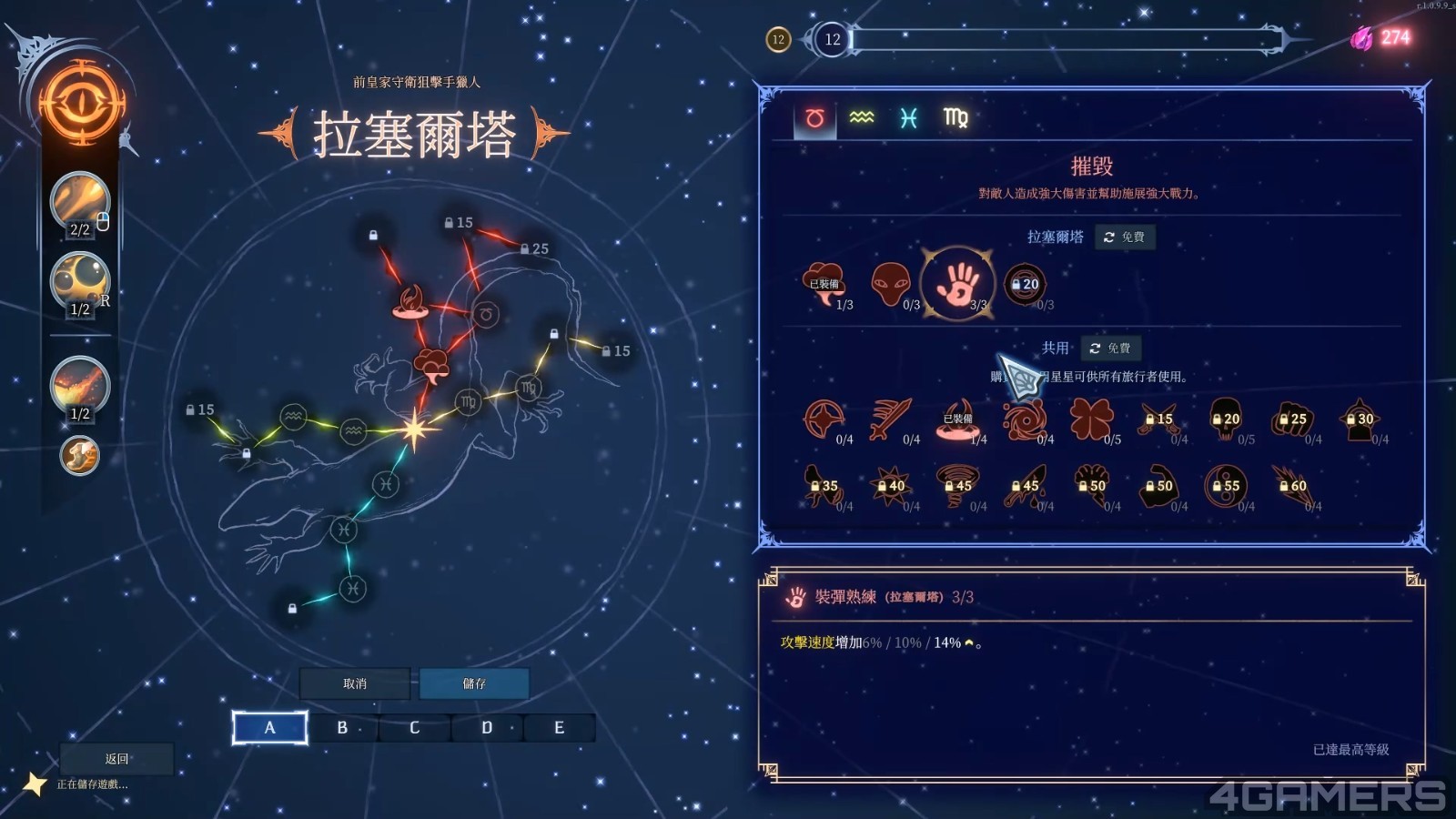Switch to loadout slot E
Image resolution: width=1456 pixels, height=819 pixels.
click(x=559, y=728)
